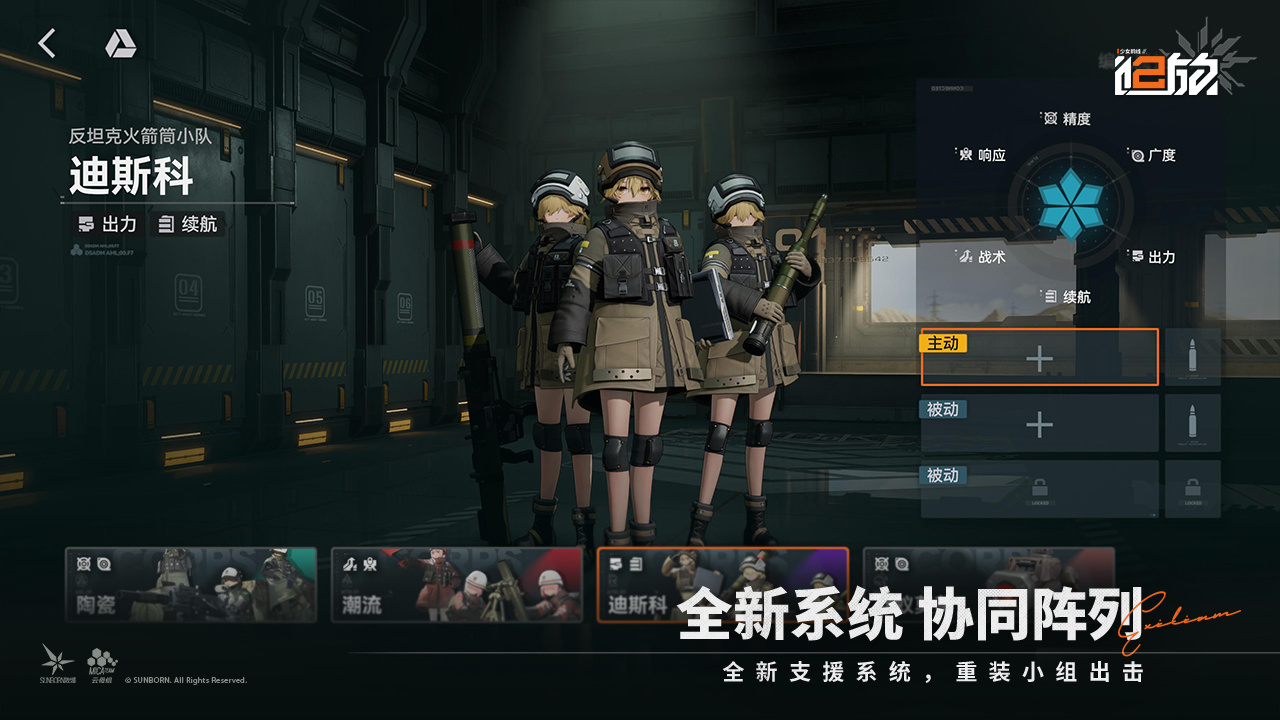
Task: Click the 战术 tactics stat icon on the radar
Action: click(x=967, y=256)
